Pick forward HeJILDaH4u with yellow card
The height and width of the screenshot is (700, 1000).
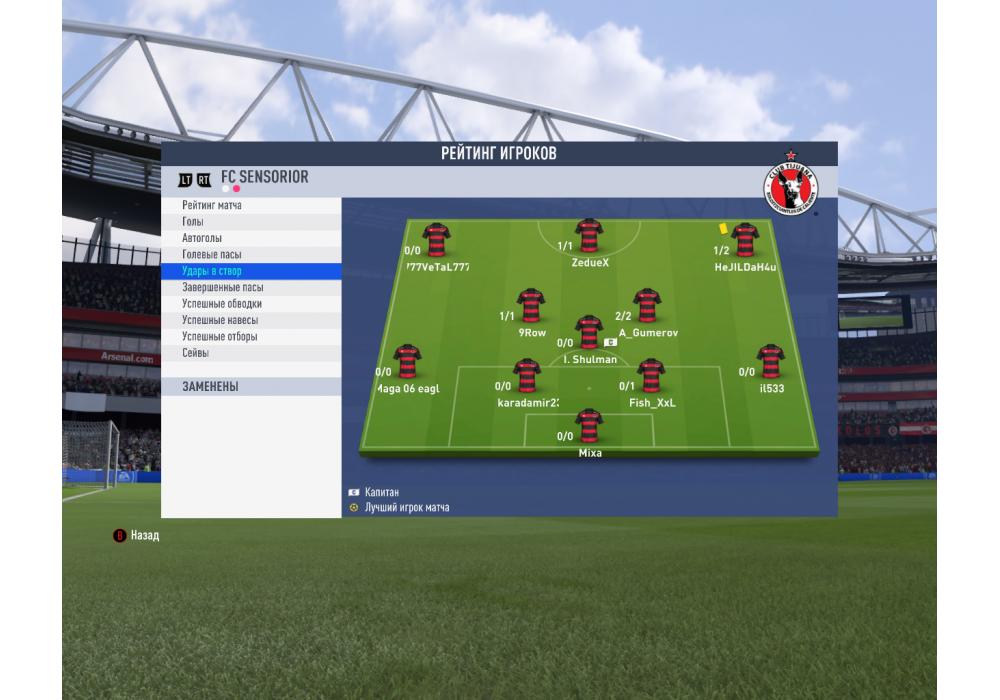point(744,240)
